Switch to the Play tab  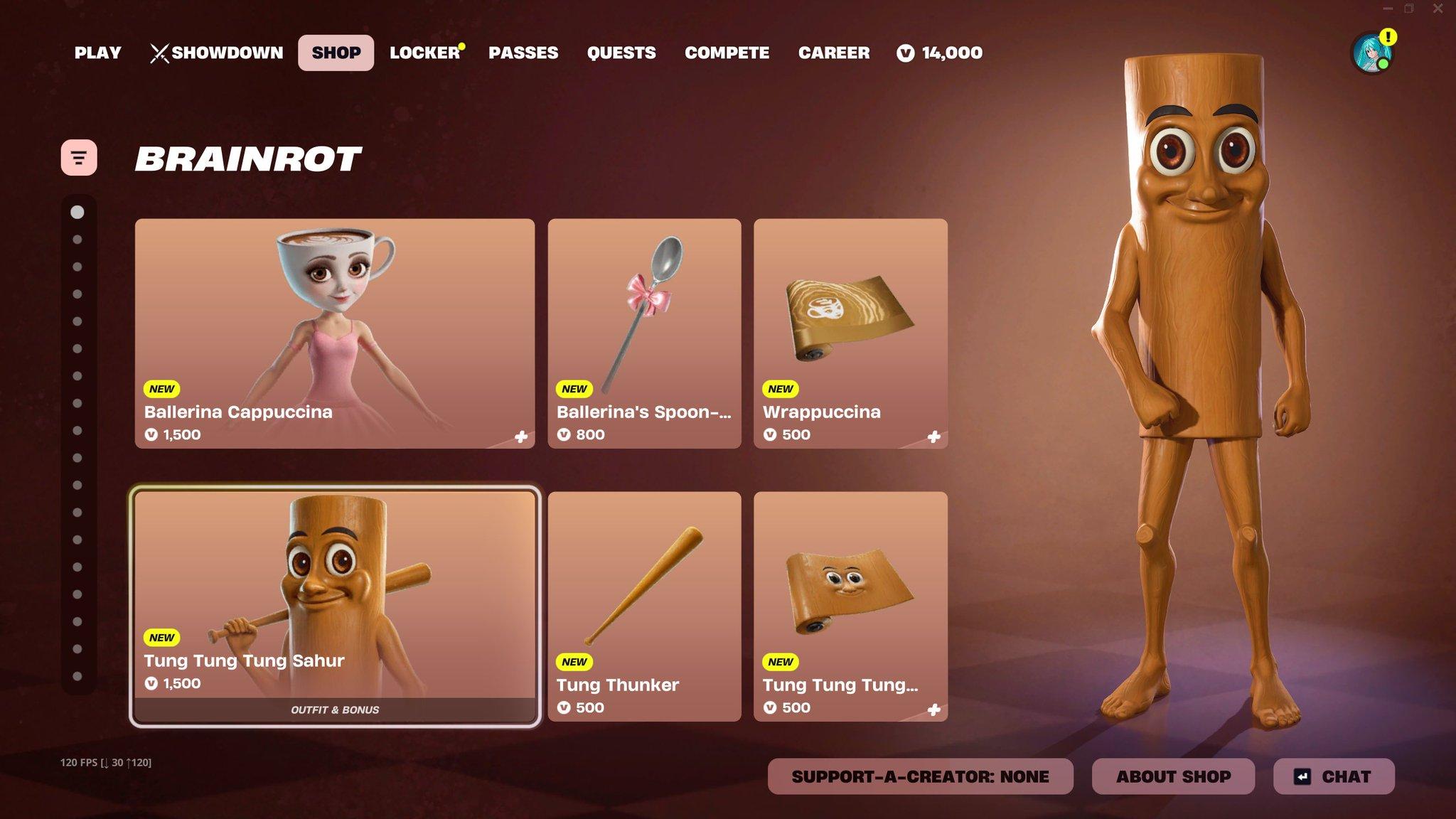[97, 53]
